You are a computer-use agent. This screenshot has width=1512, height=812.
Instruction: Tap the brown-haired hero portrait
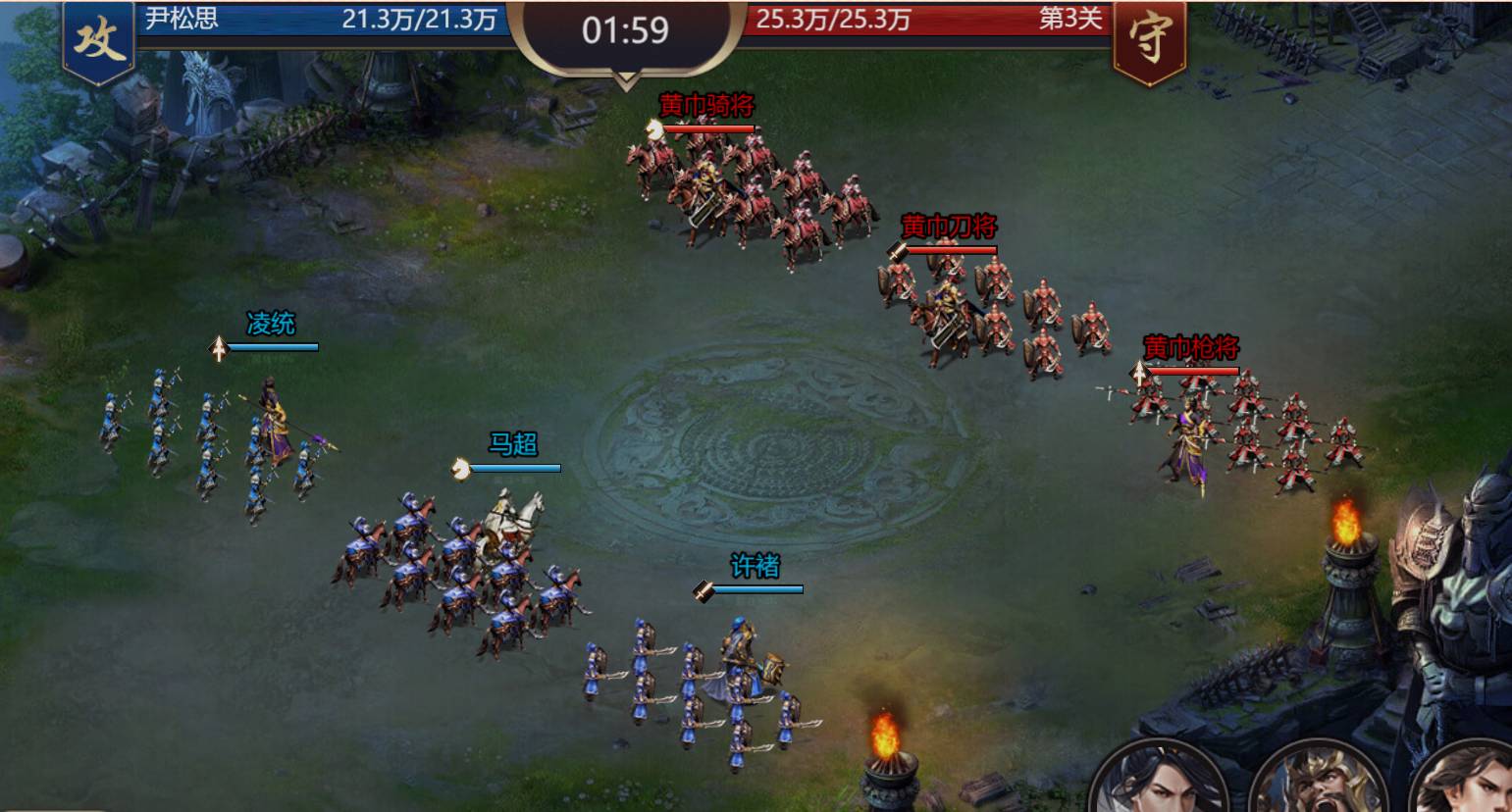click(1469, 782)
